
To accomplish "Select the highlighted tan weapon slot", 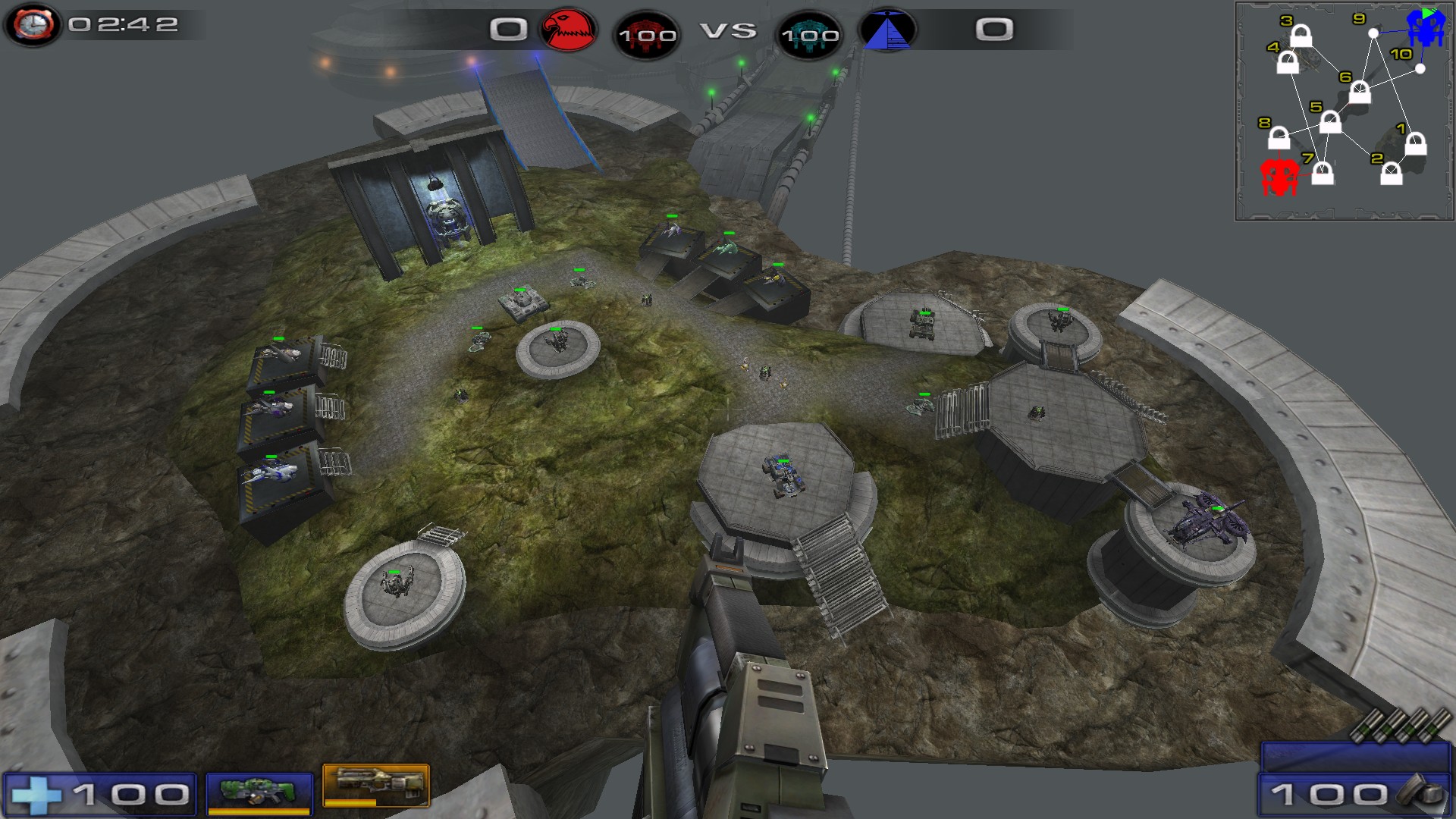I will coord(376,786).
